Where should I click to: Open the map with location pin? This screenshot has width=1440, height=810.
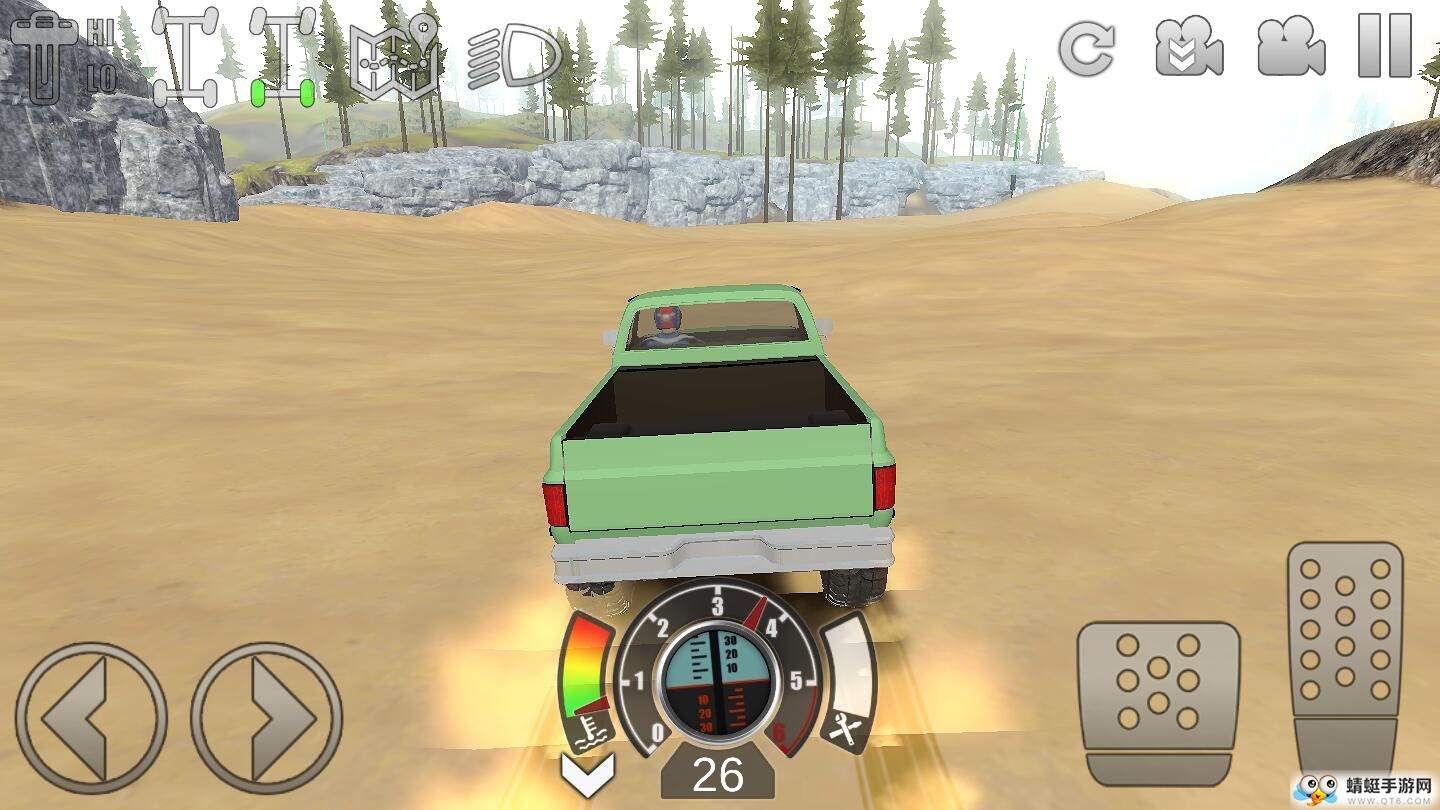coord(393,58)
